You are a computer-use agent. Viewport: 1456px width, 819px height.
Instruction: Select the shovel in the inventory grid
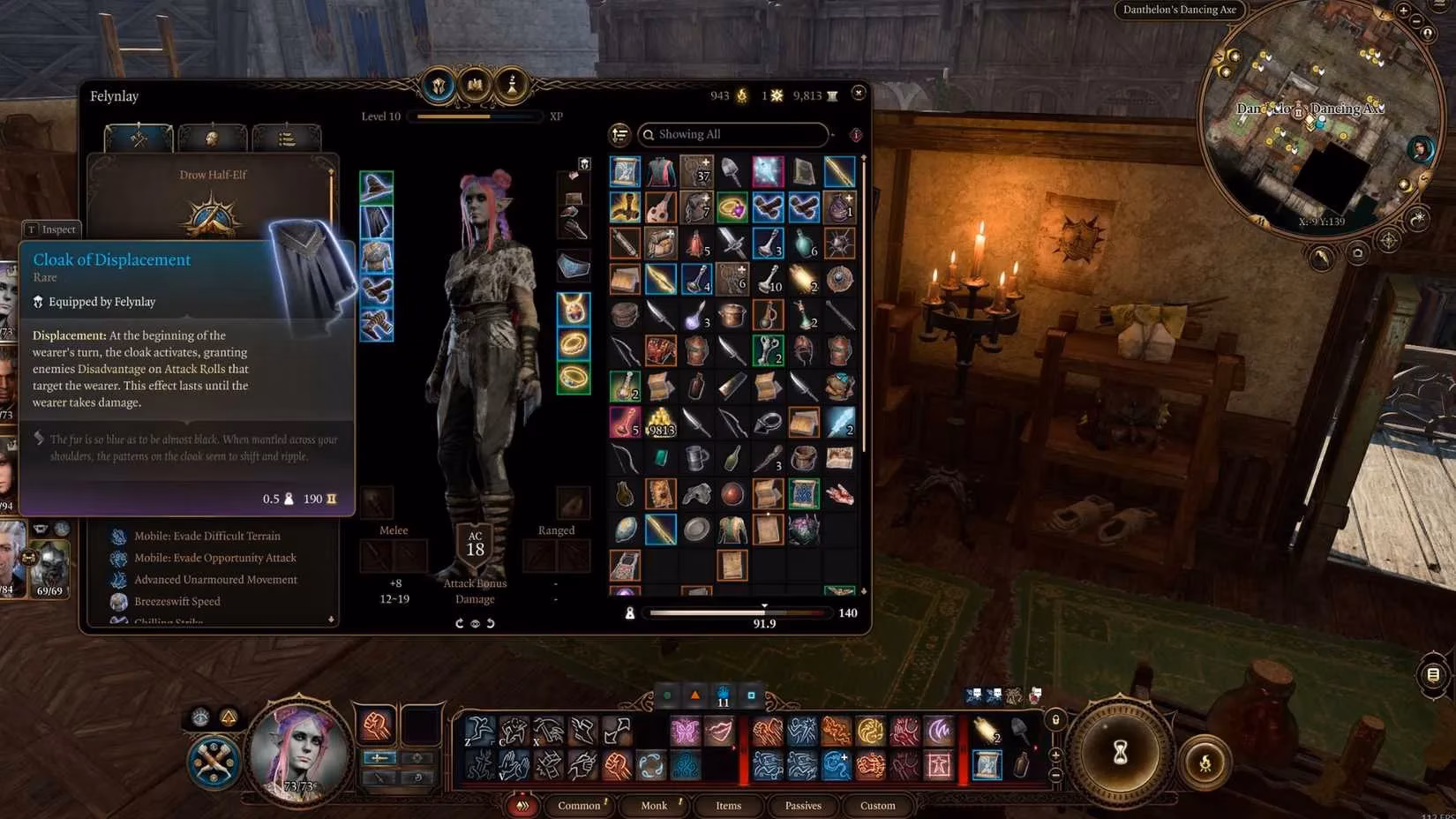point(732,171)
